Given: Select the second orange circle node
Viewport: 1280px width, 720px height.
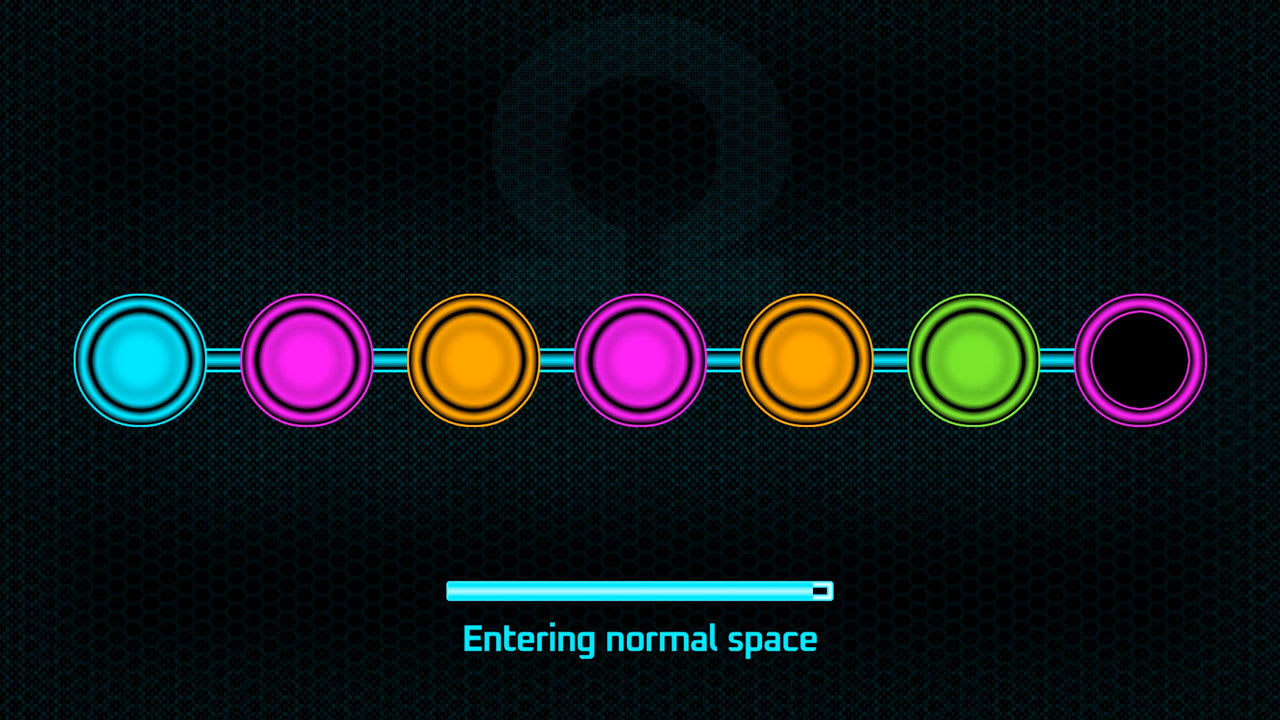Looking at the screenshot, I should click(806, 361).
